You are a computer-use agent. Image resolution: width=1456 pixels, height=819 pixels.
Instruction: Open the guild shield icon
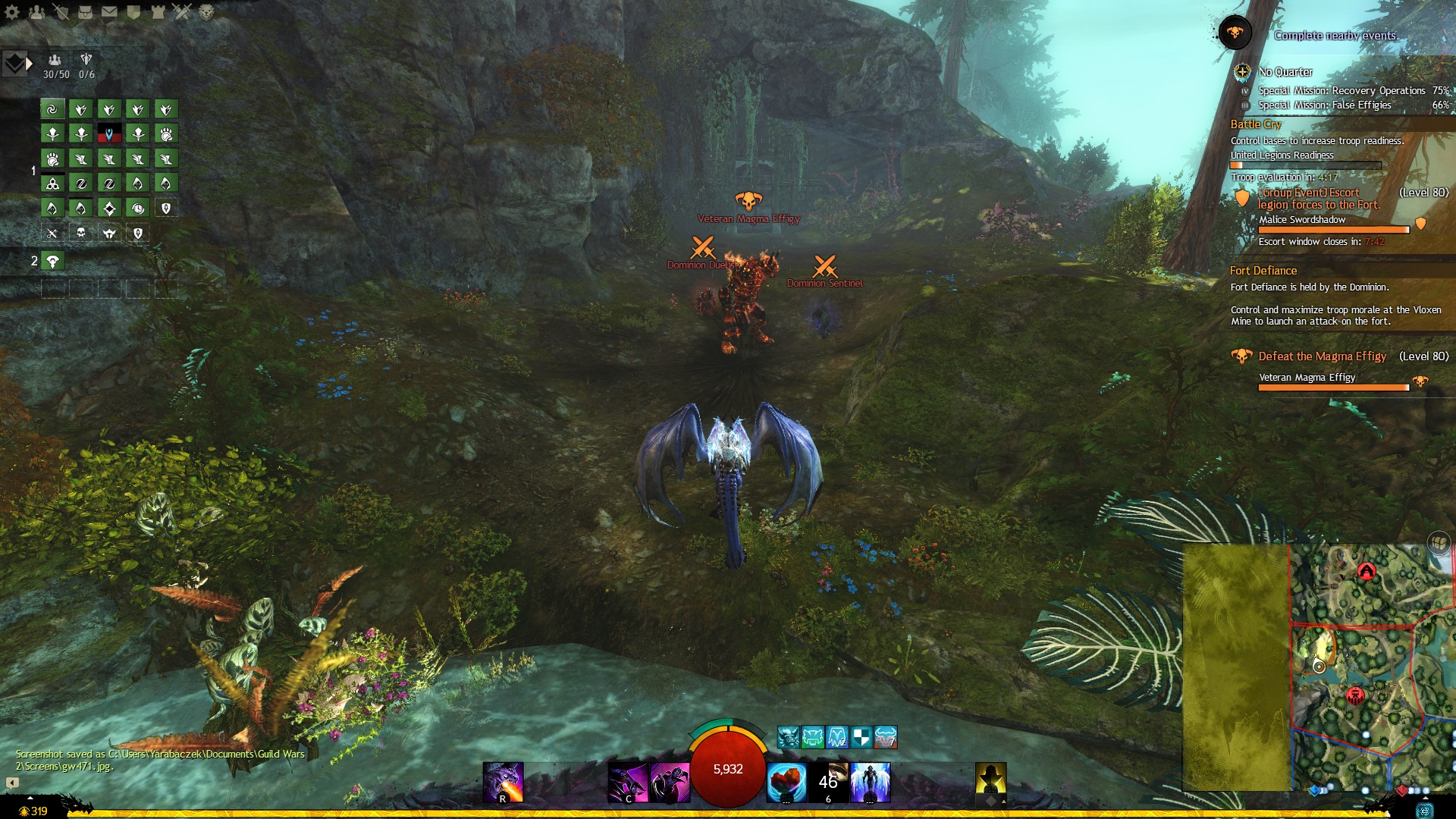pos(133,11)
